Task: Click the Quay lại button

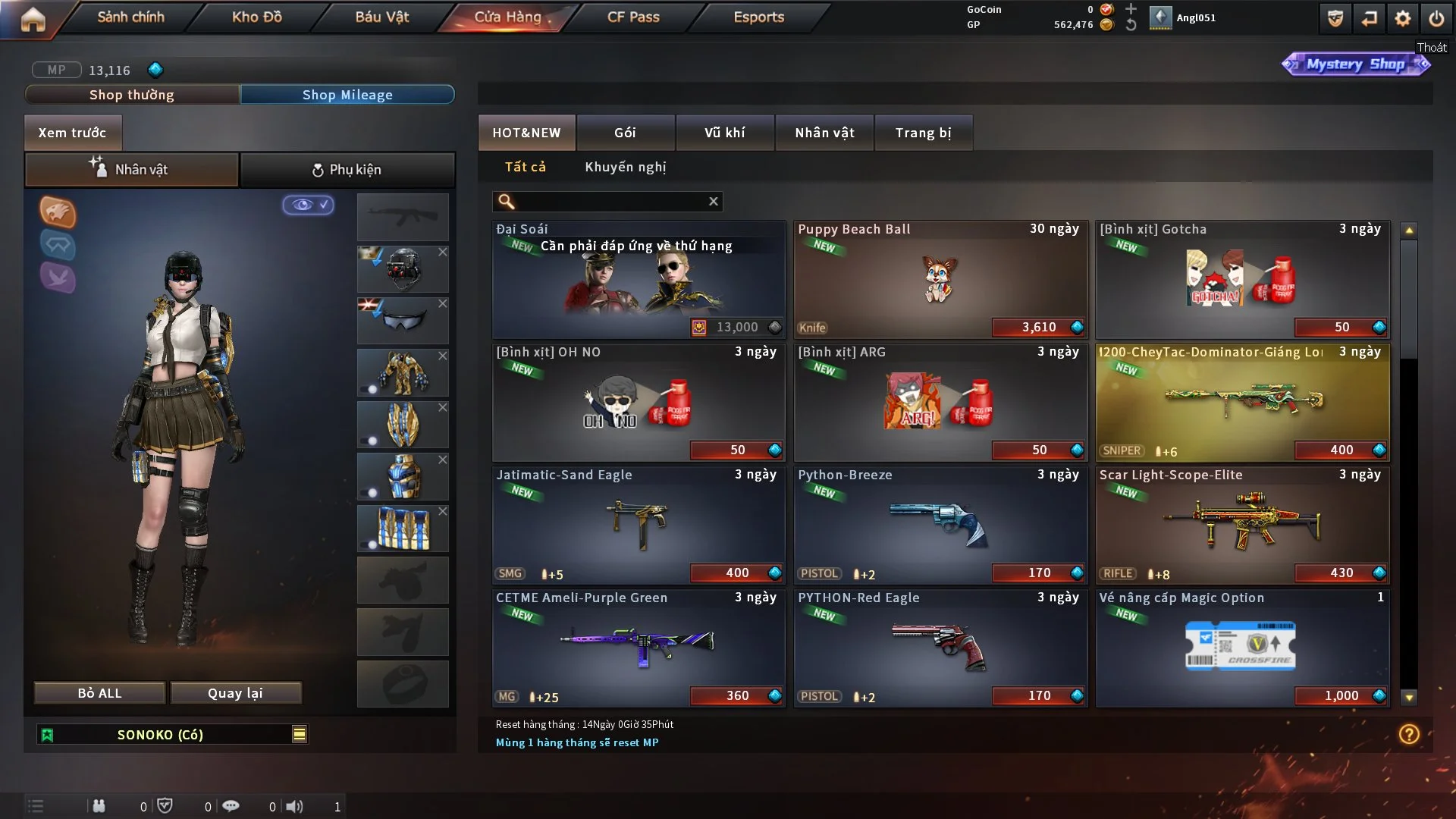Action: tap(235, 693)
